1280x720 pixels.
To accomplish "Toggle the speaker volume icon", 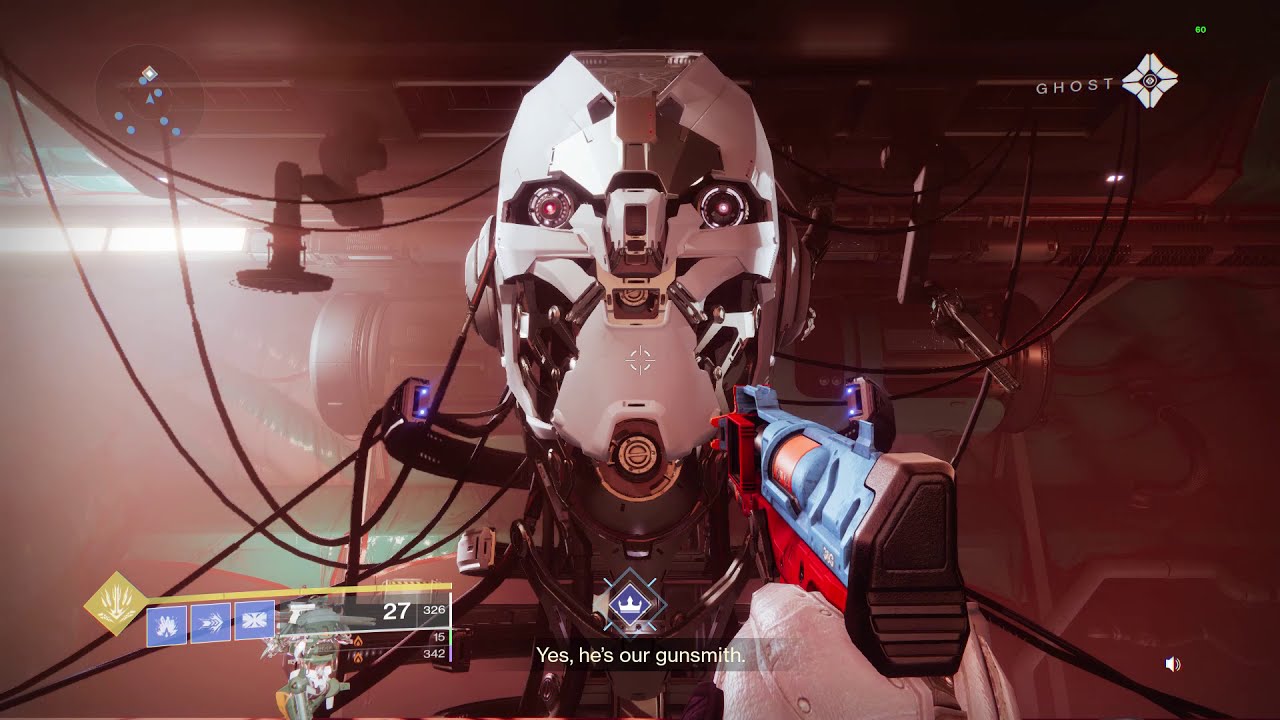I will [1173, 664].
